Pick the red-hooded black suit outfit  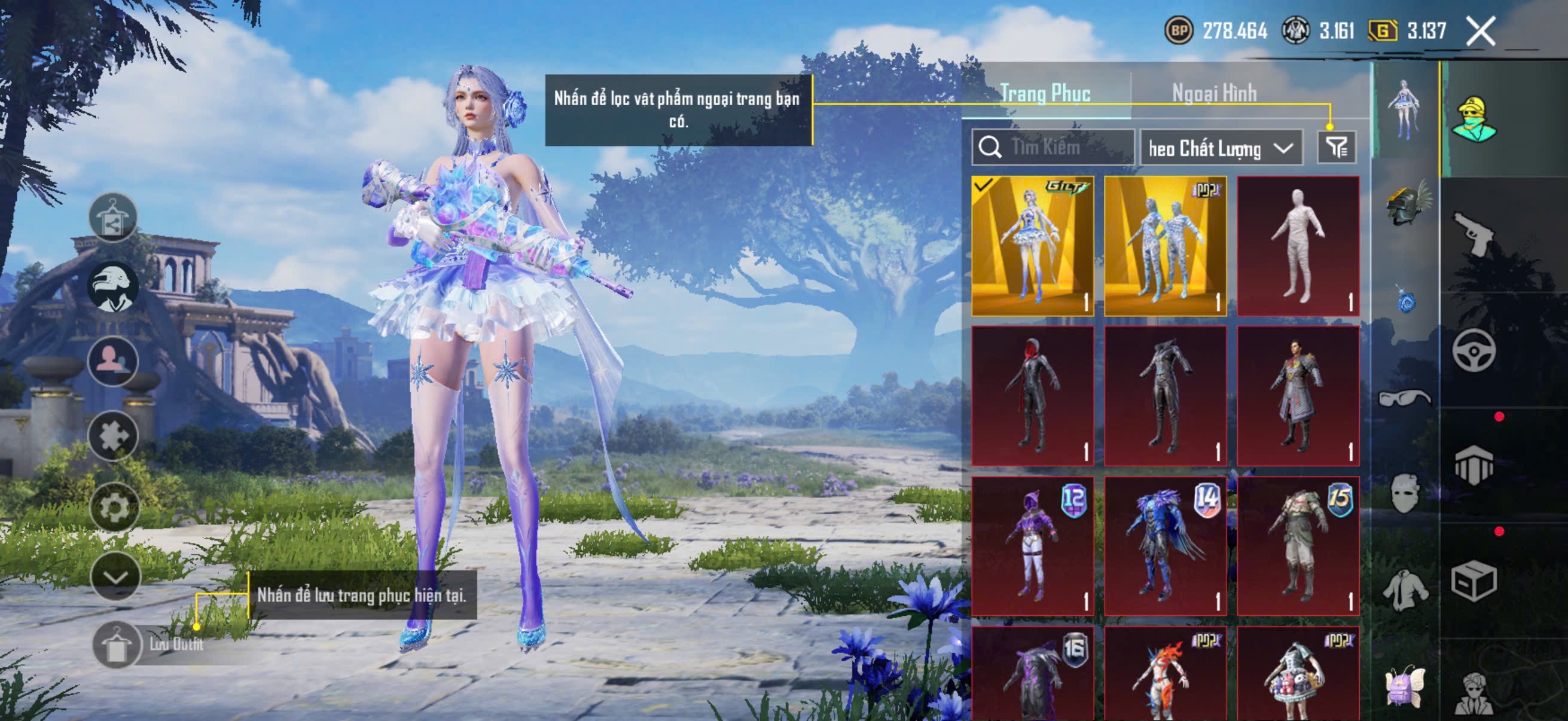tap(1032, 396)
